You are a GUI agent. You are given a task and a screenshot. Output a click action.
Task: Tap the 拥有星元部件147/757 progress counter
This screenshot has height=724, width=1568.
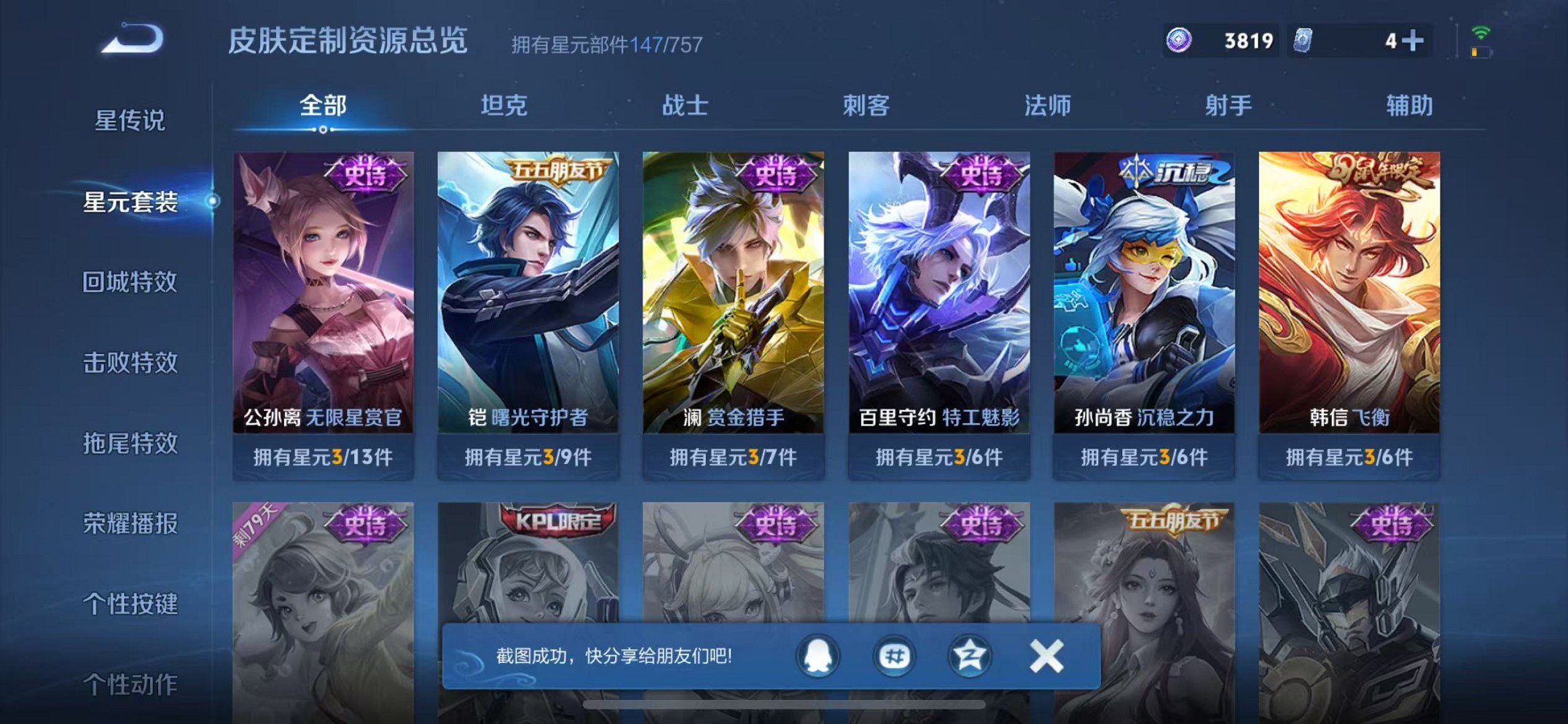point(605,45)
